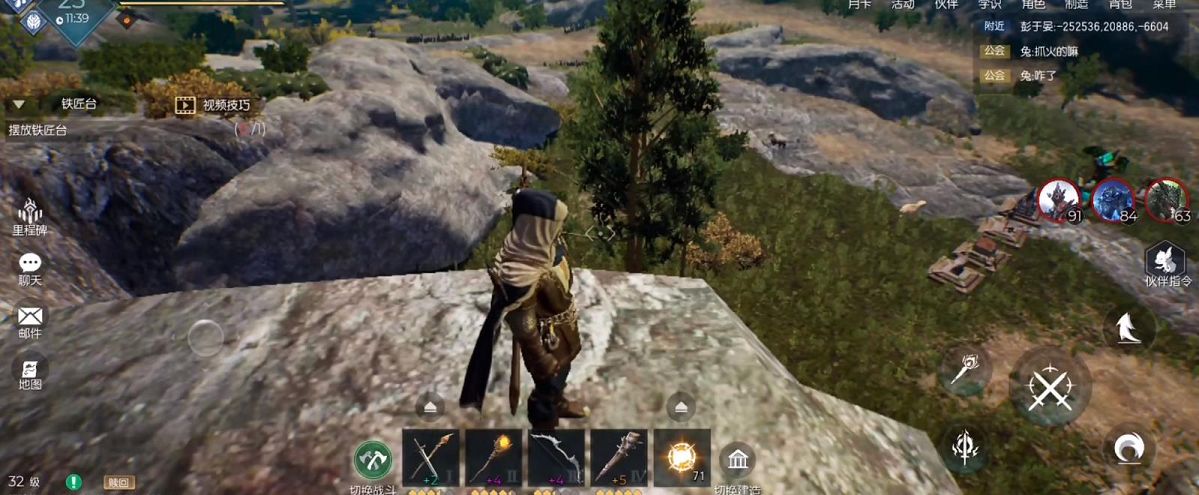1199x495 pixels.
Task: Equip the bow in slot III
Action: click(x=556, y=458)
